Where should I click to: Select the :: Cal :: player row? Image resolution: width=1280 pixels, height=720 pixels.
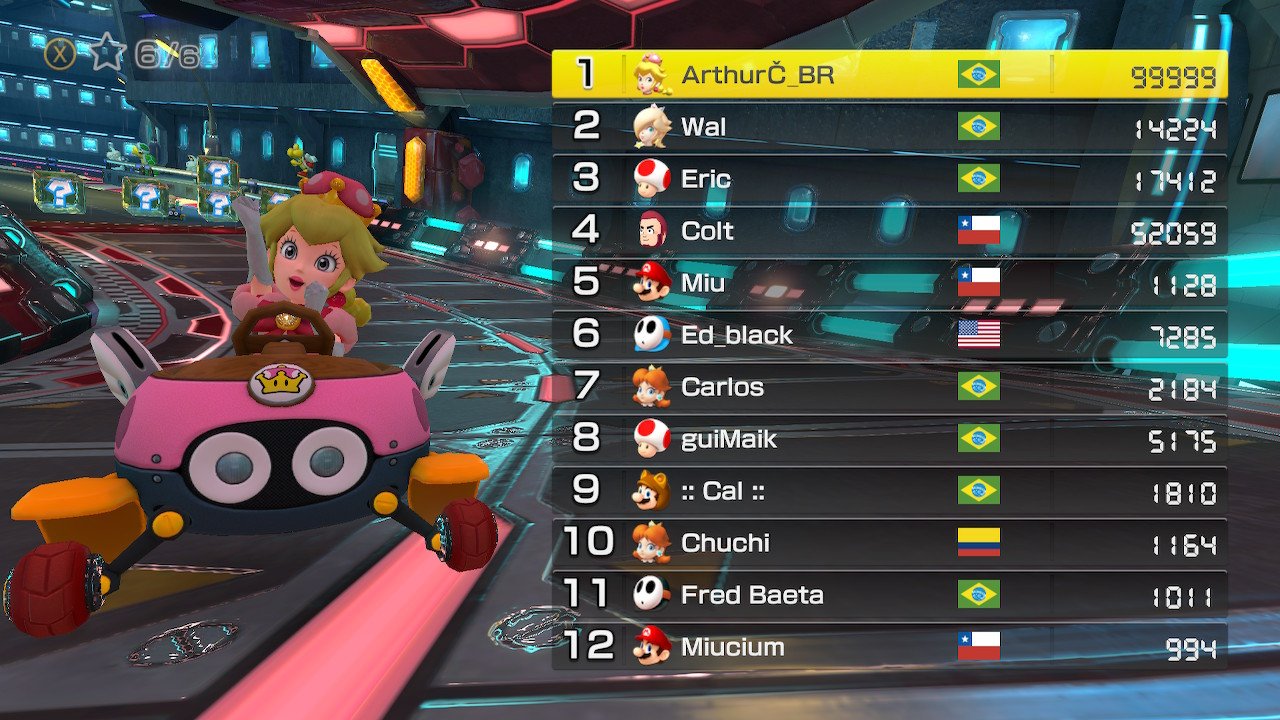(x=889, y=491)
